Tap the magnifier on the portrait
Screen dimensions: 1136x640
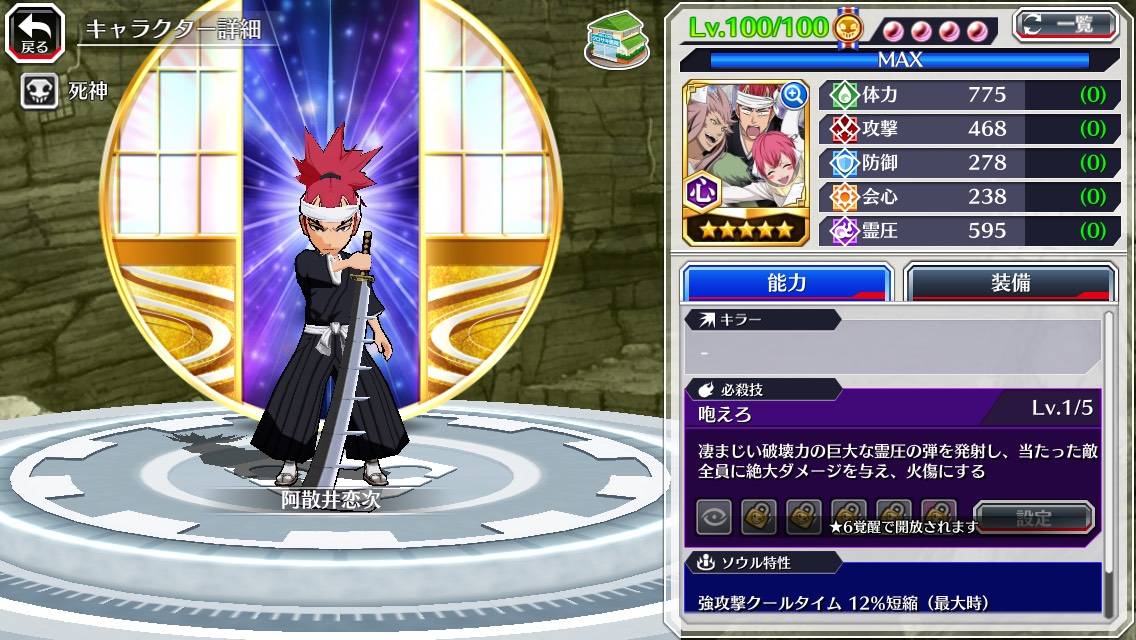click(794, 95)
